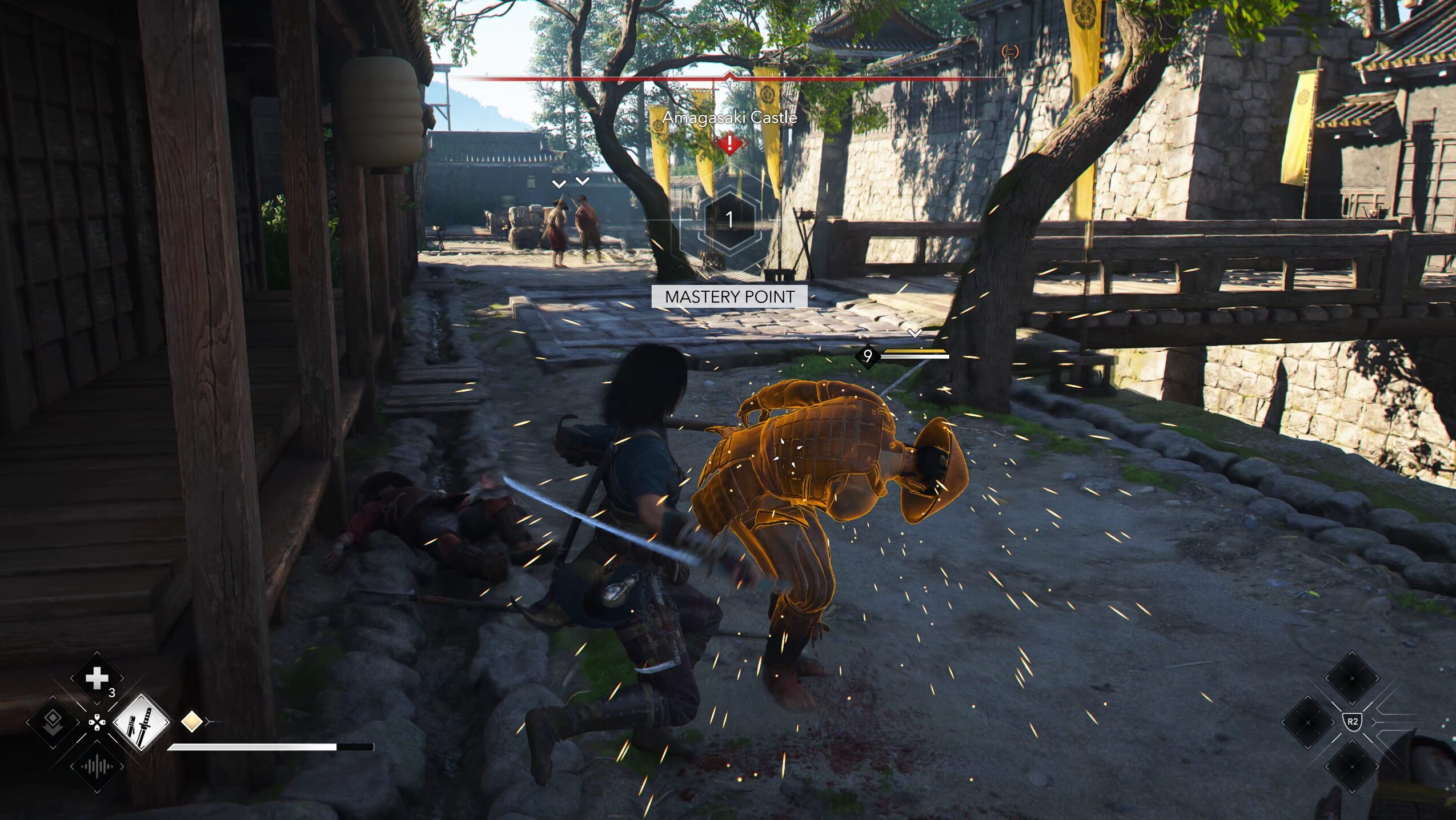Viewport: 1456px width, 820px height.
Task: Click the hexagon mastery point counter
Action: click(x=729, y=220)
